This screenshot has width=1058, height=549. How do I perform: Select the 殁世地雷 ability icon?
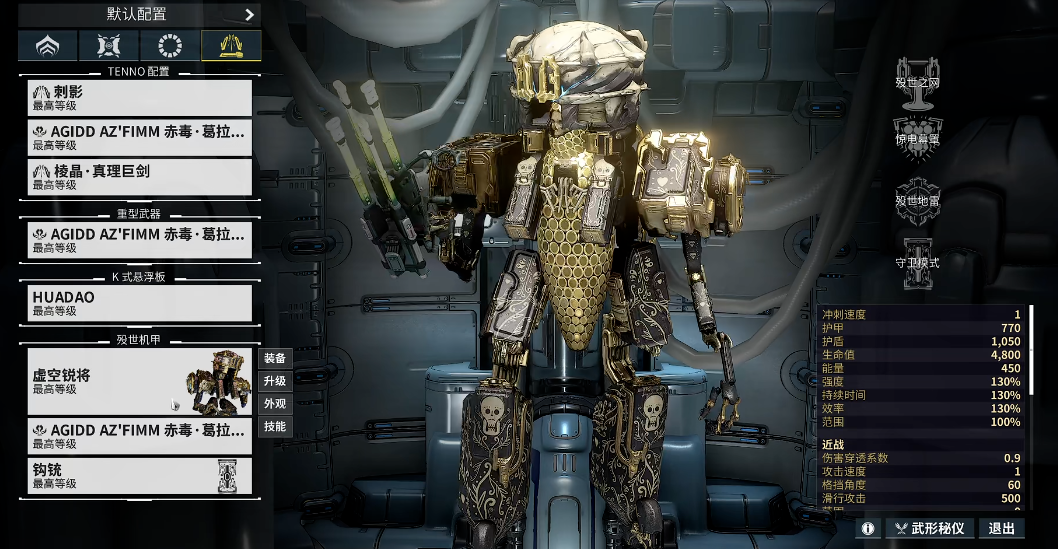[917, 193]
